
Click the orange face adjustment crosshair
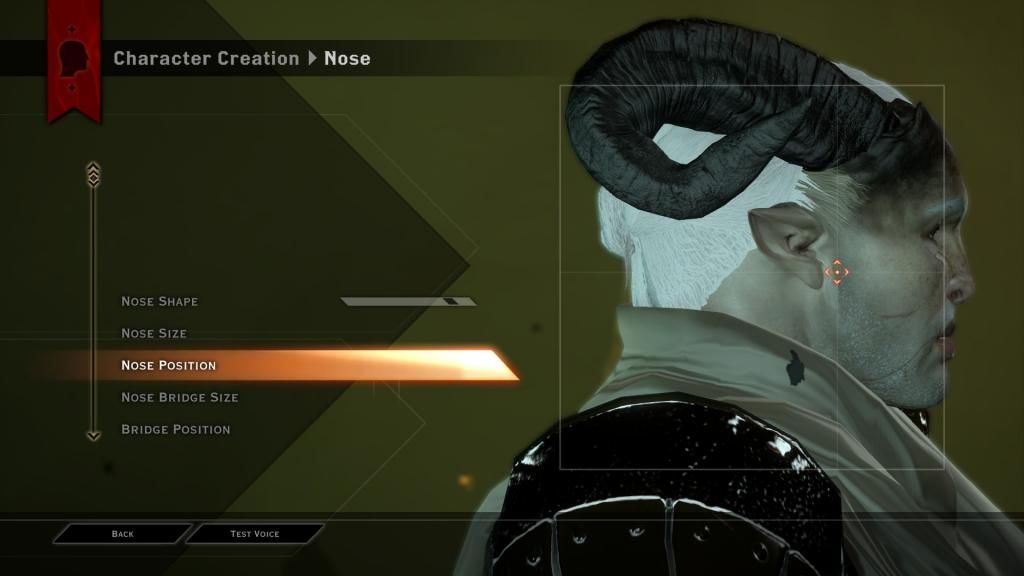point(836,271)
